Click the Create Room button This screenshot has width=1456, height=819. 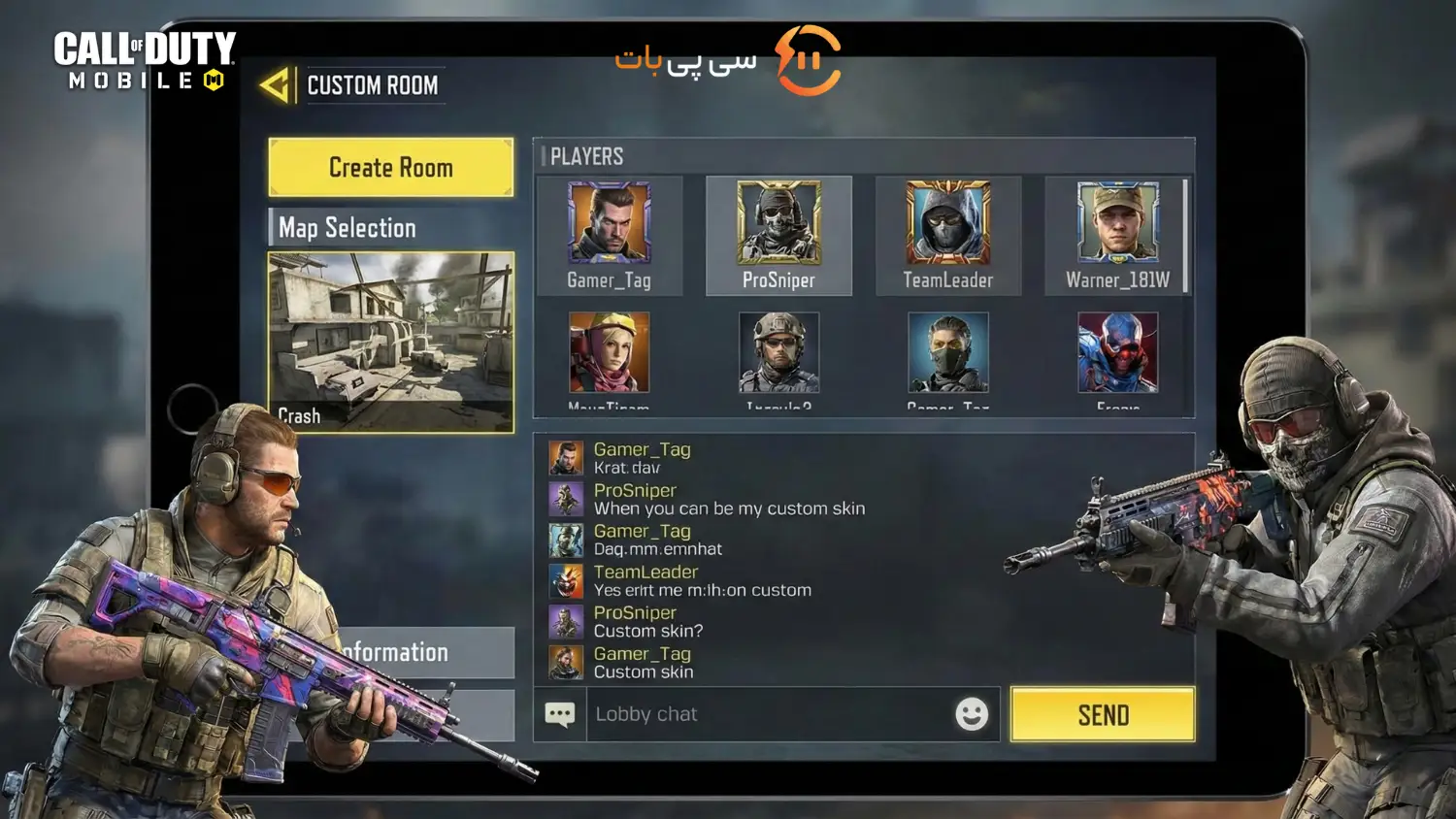390,168
